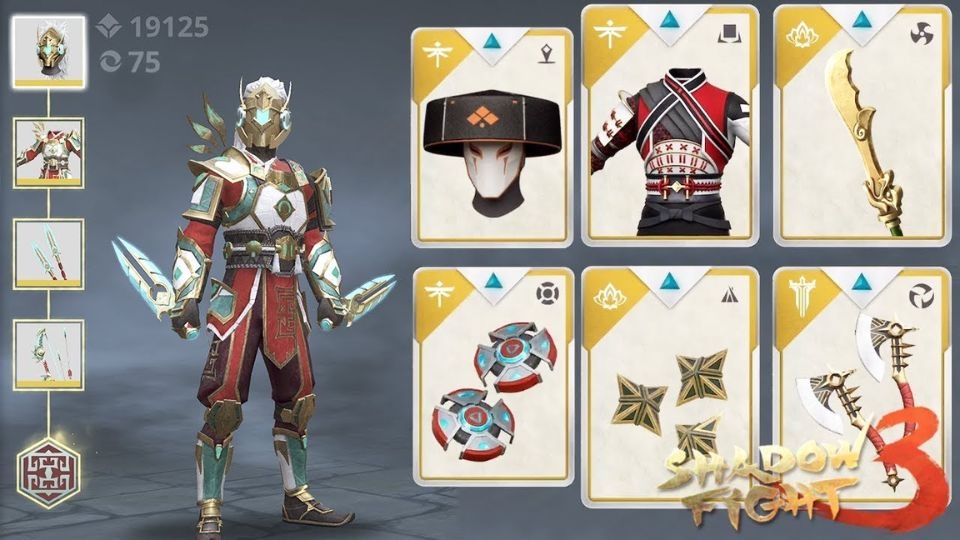Select the golden helmet equipment slot
This screenshot has height=540, width=960.
click(x=48, y=52)
